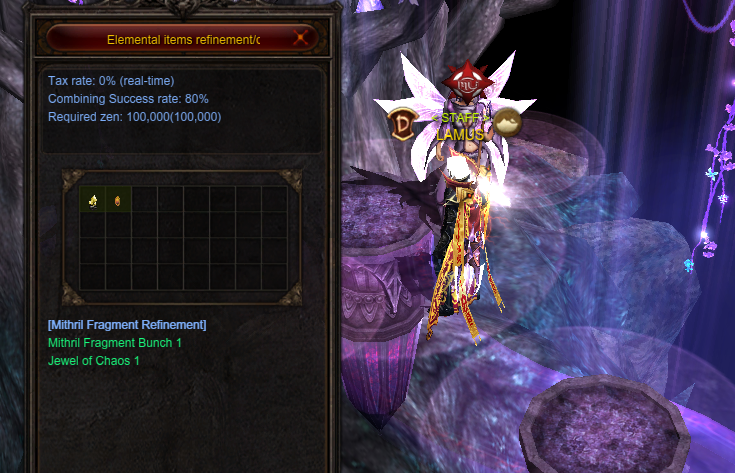The height and width of the screenshot is (473, 735).
Task: Select the Jewel of Chaos slot
Action: point(118,200)
